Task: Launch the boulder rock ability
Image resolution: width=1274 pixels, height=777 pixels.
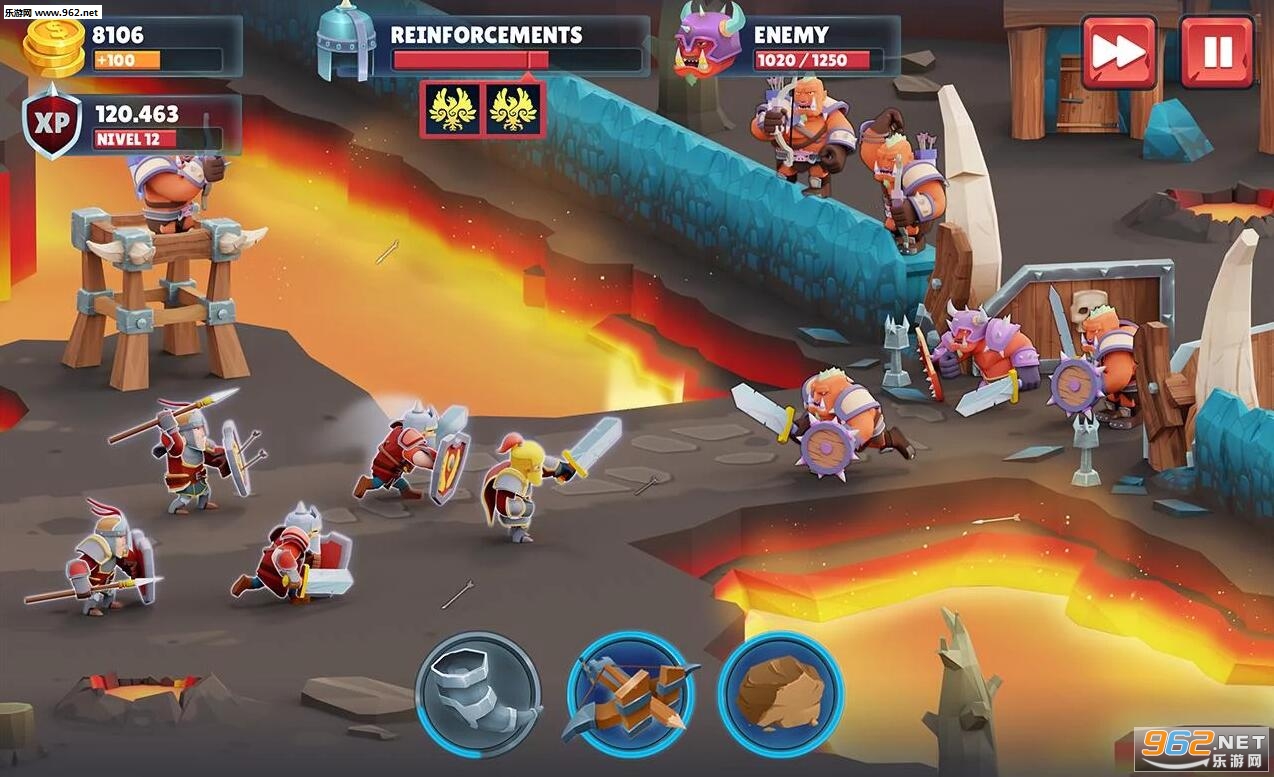Action: coord(780,694)
